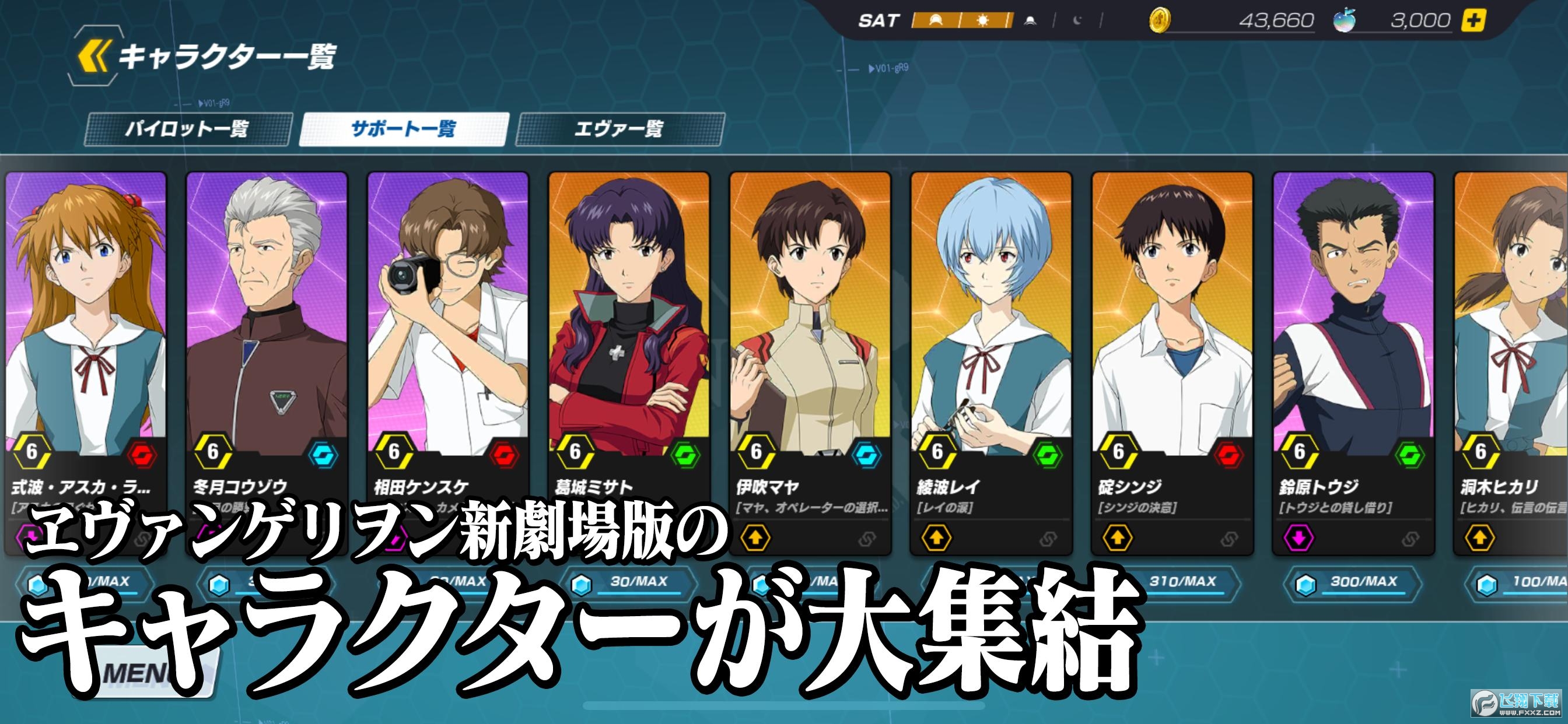
Task: Add currency with the yellow plus button
Action: tap(1473, 20)
